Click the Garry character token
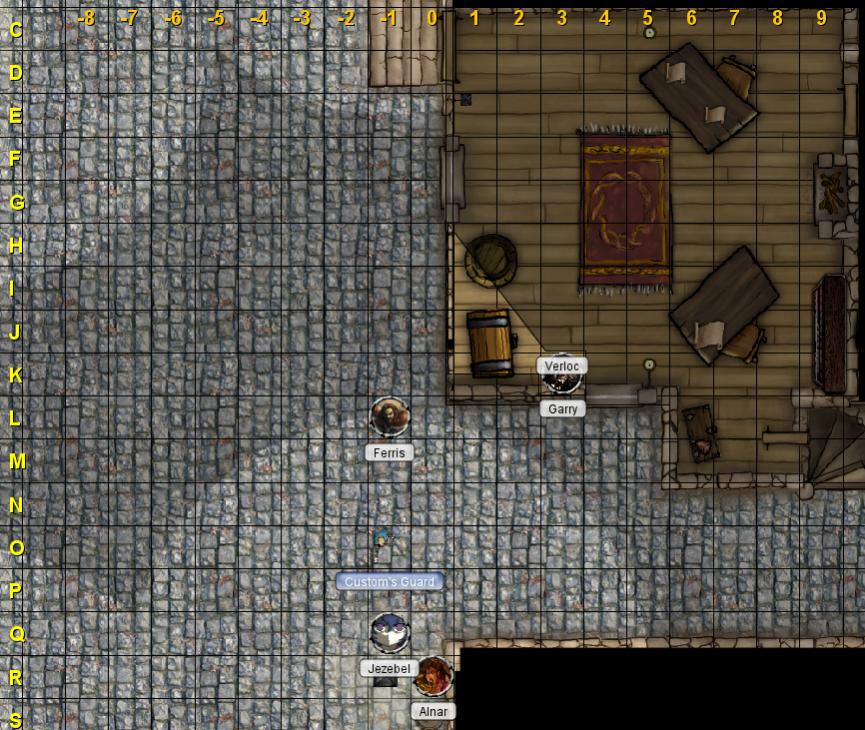 click(x=562, y=381)
